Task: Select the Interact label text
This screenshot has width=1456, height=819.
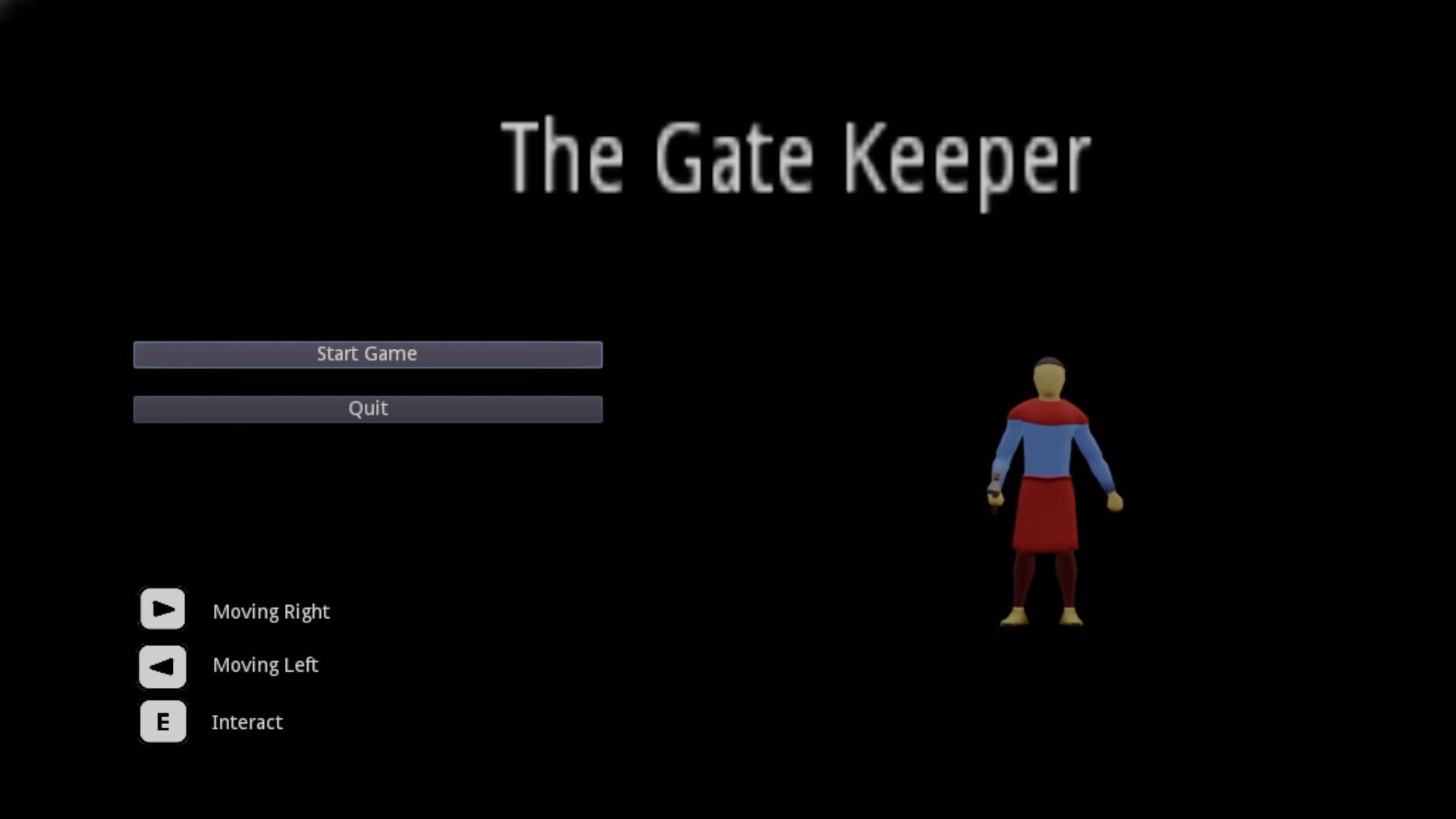Action: [247, 722]
